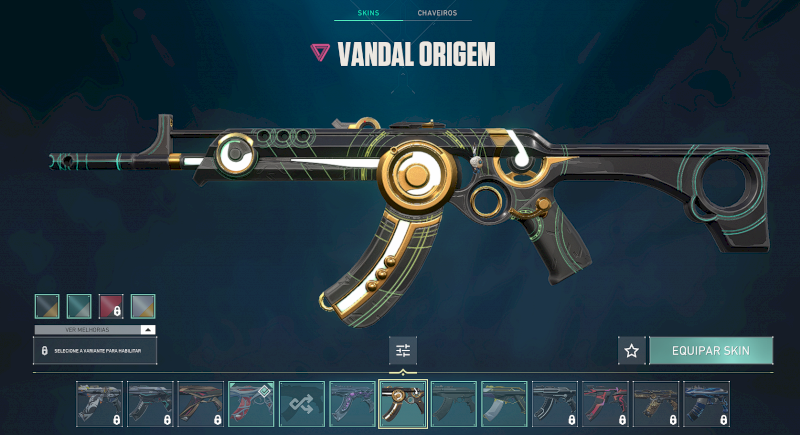
Task: Select the green Vandal with white magazine
Action: coord(504,404)
